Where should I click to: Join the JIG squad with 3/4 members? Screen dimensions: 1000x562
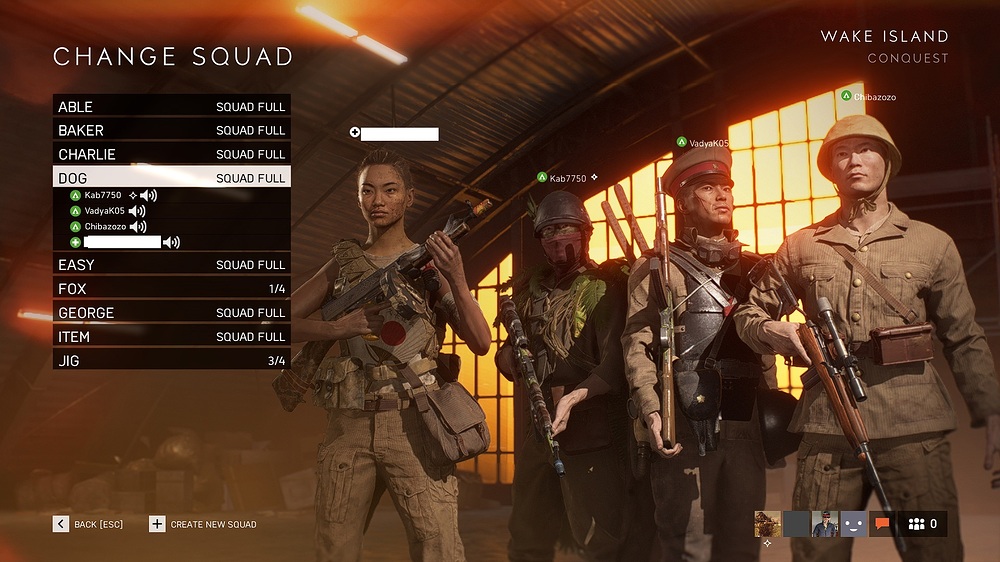(171, 361)
